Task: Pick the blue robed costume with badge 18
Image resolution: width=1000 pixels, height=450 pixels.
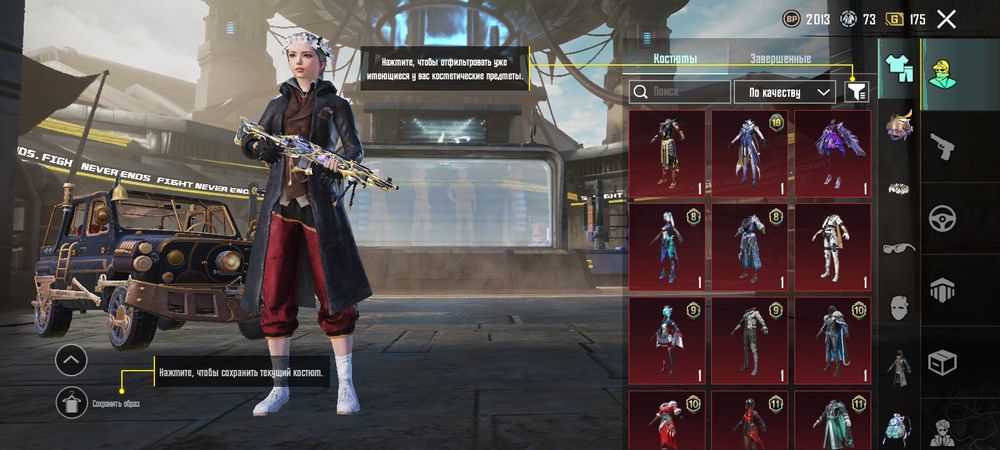Action: 750,152
